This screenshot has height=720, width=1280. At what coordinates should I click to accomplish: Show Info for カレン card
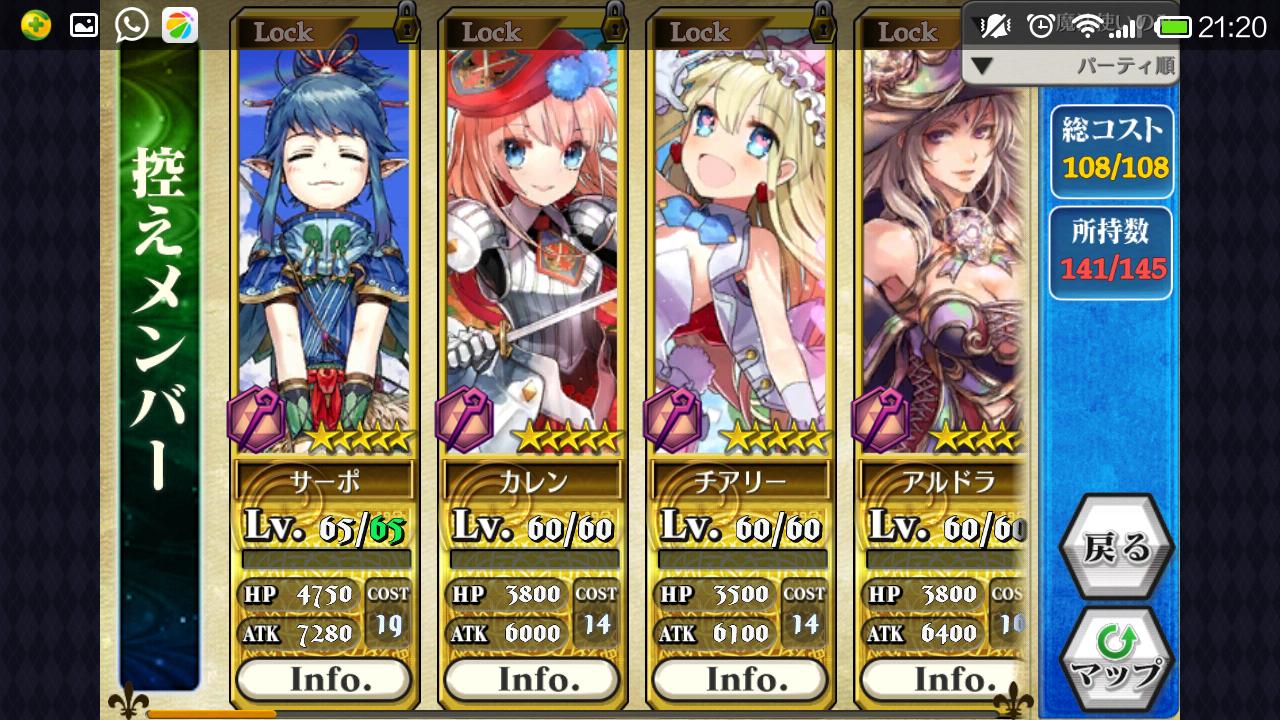[x=532, y=680]
